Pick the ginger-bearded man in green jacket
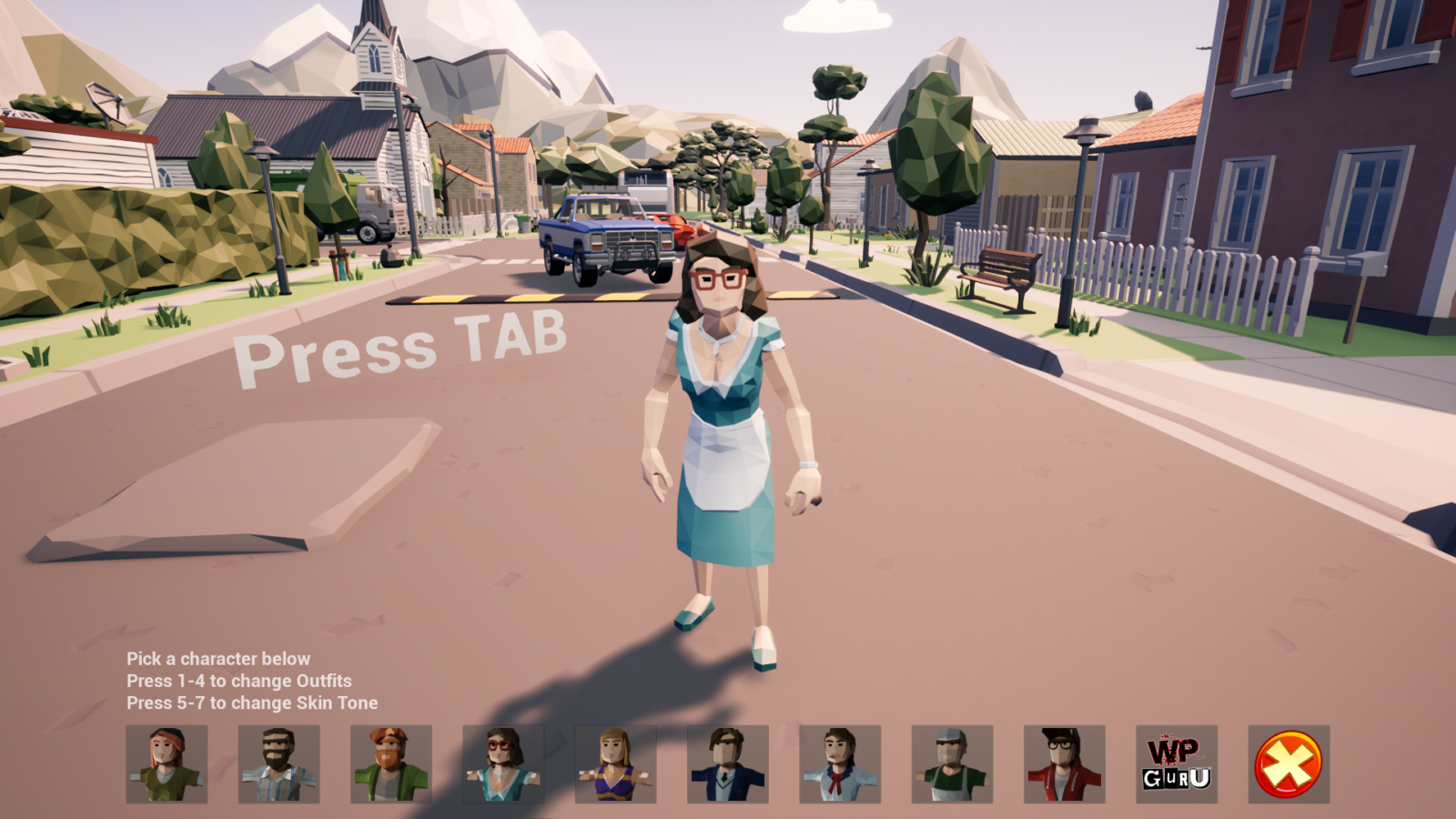The height and width of the screenshot is (819, 1456). coord(389,764)
